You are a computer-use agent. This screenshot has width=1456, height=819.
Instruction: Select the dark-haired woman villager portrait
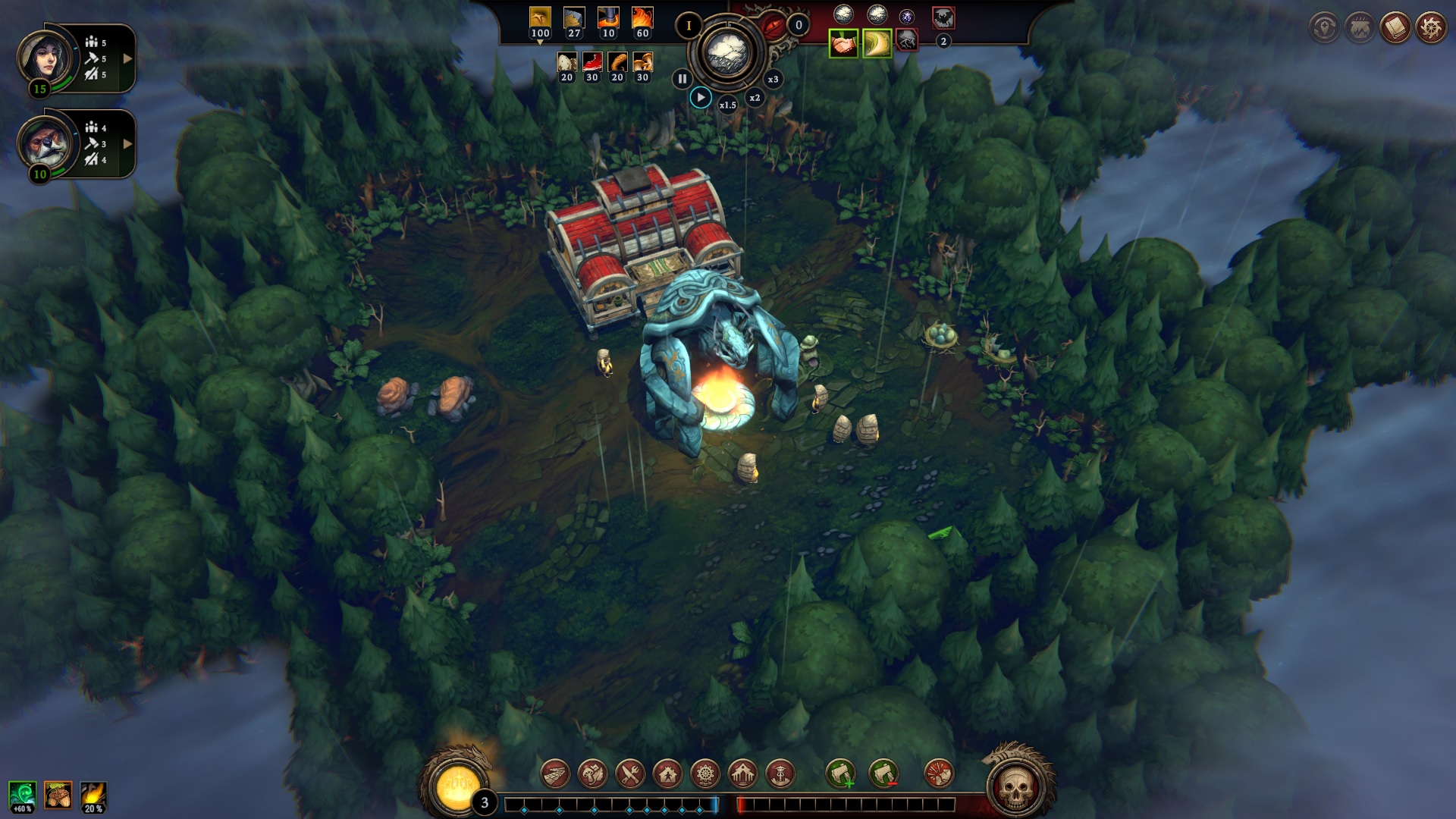(x=45, y=57)
